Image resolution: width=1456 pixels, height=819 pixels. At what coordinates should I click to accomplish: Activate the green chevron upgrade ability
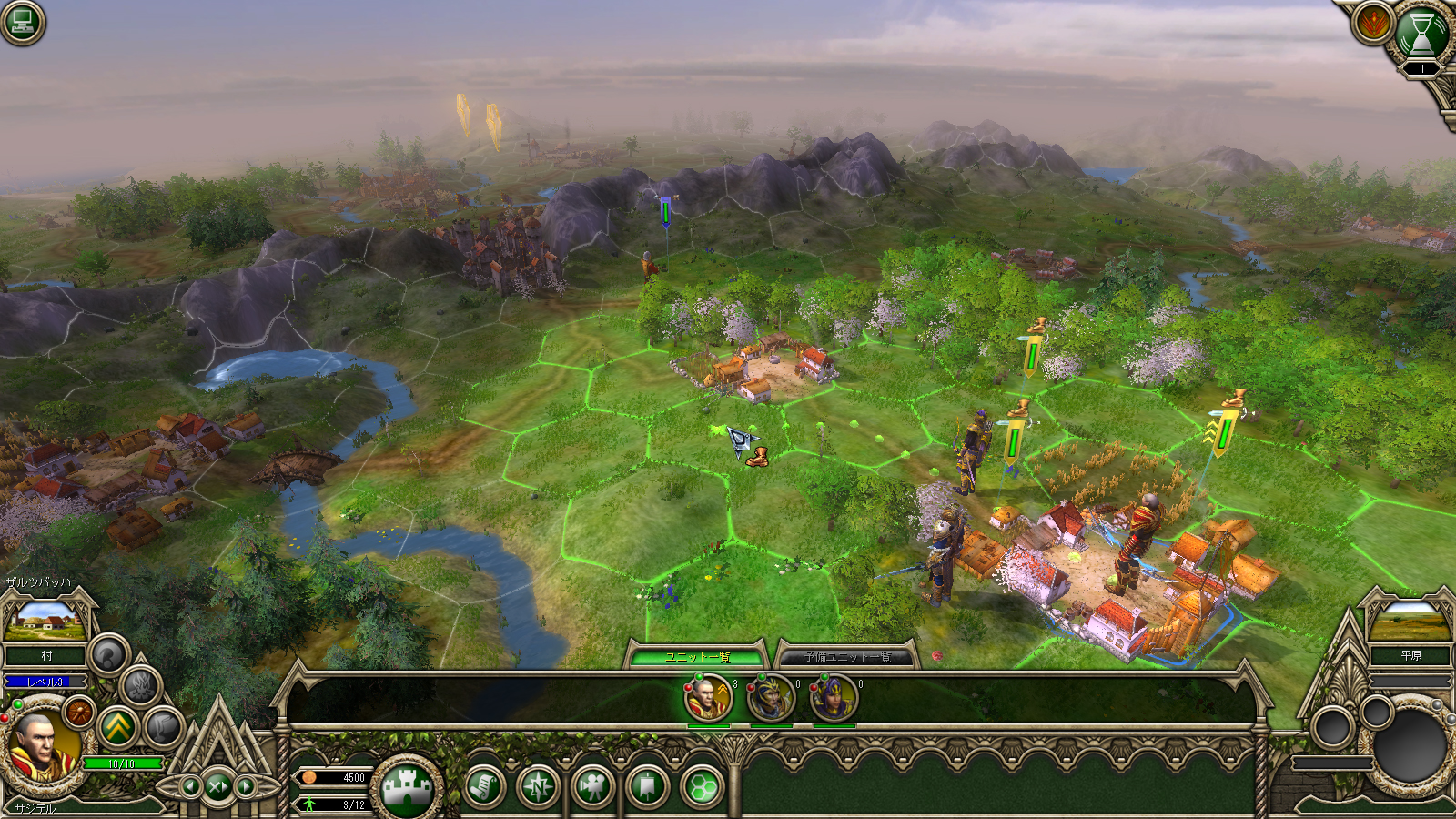[118, 727]
